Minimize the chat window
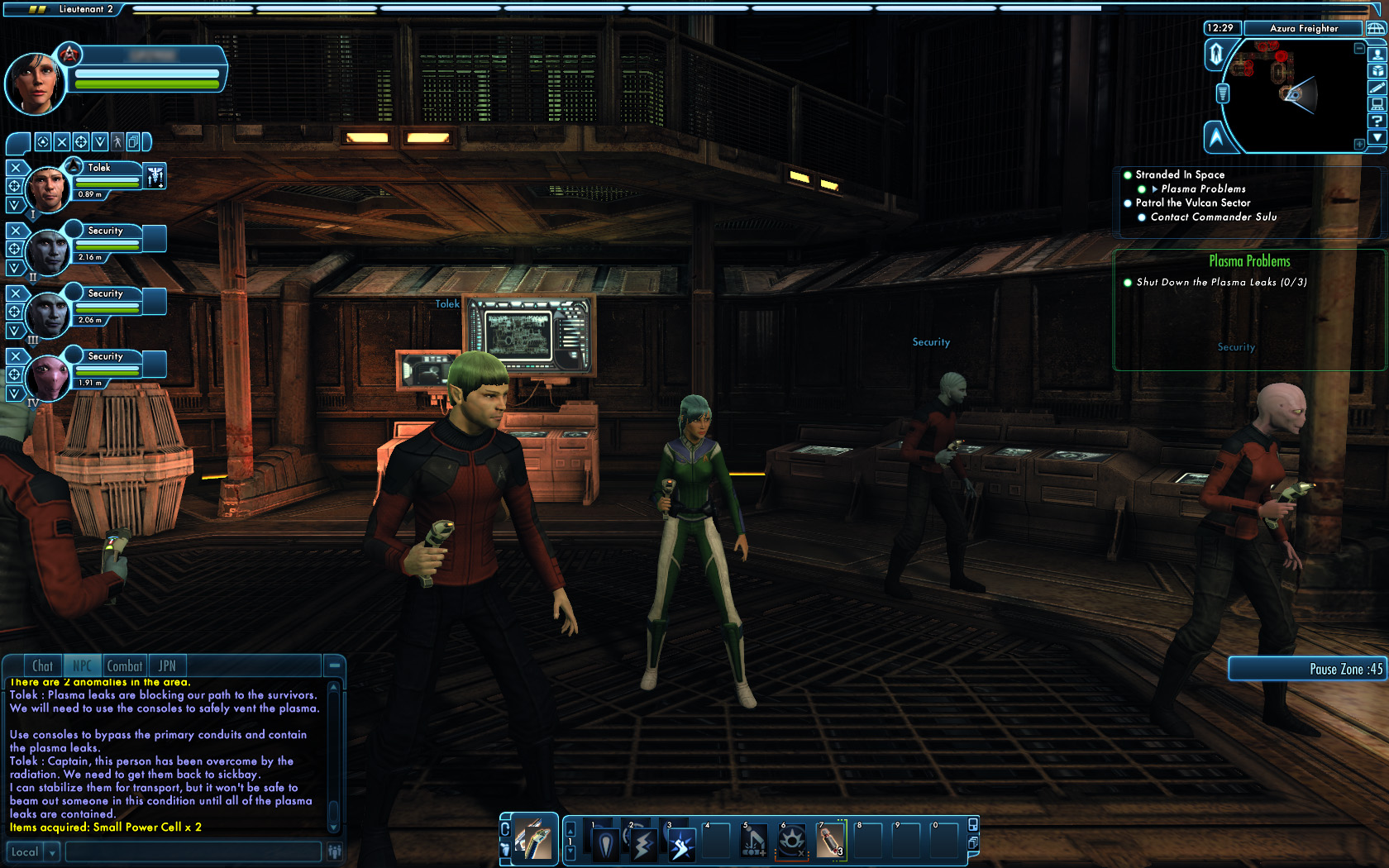Screen dimensions: 1389x868 tap(334, 665)
